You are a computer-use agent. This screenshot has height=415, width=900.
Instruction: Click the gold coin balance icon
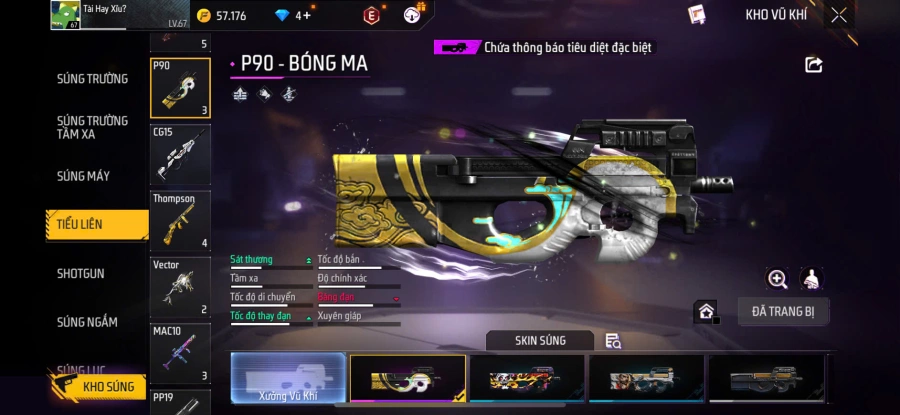coord(203,15)
